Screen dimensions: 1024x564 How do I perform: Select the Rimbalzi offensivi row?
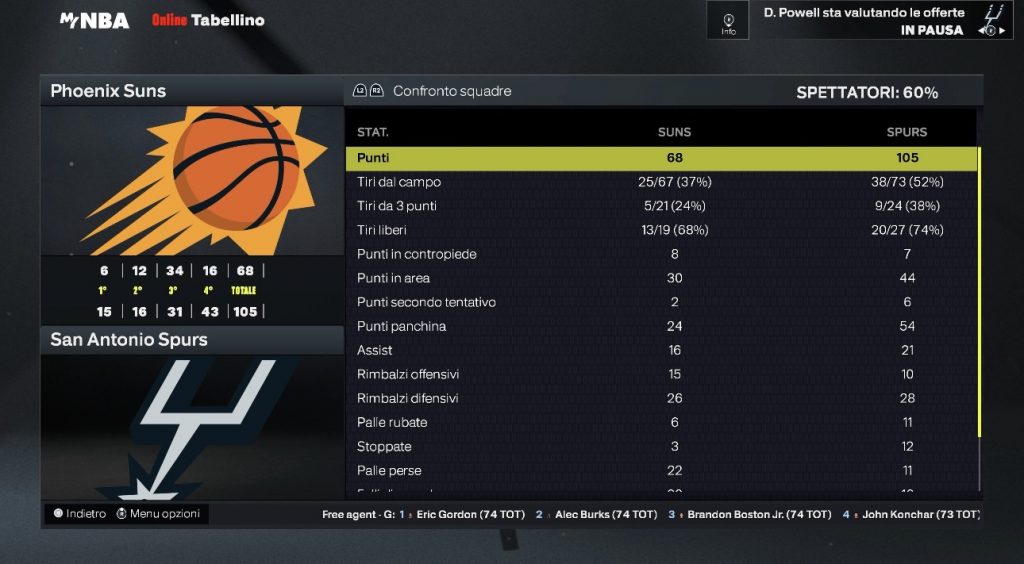(x=661, y=374)
